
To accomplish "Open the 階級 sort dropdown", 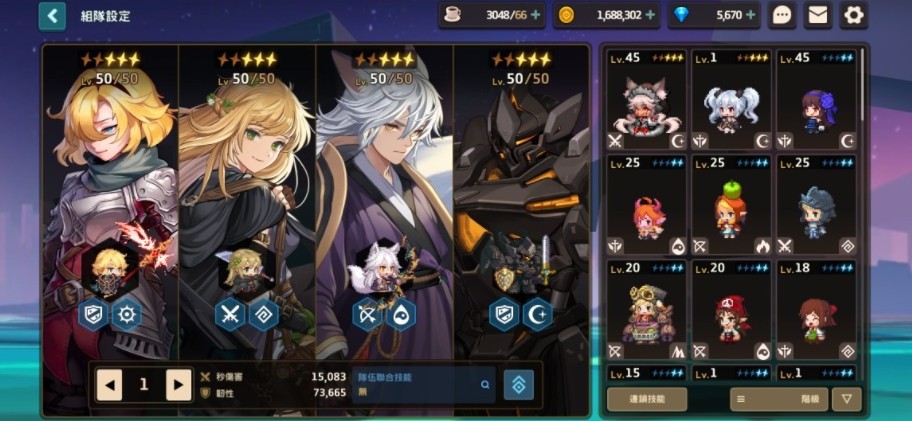I will coord(778,399).
